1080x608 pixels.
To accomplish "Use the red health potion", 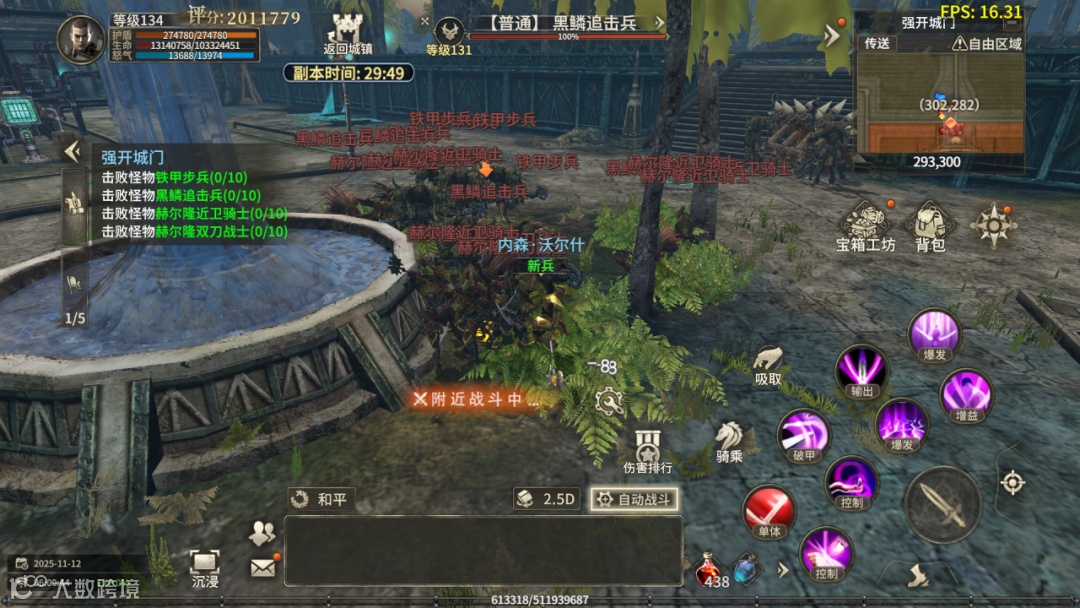I will coord(707,570).
